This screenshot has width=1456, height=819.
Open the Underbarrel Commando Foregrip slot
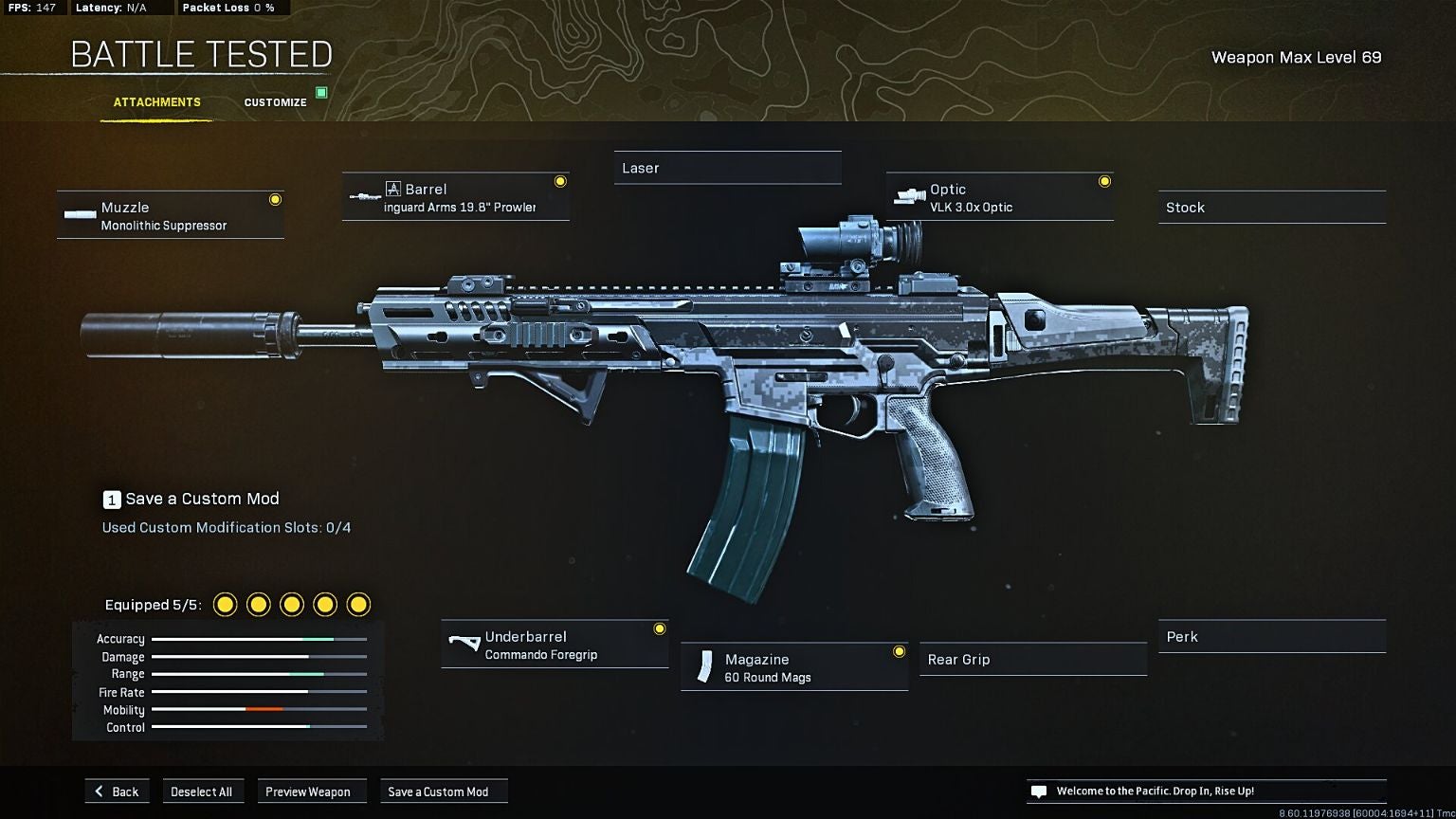point(555,645)
